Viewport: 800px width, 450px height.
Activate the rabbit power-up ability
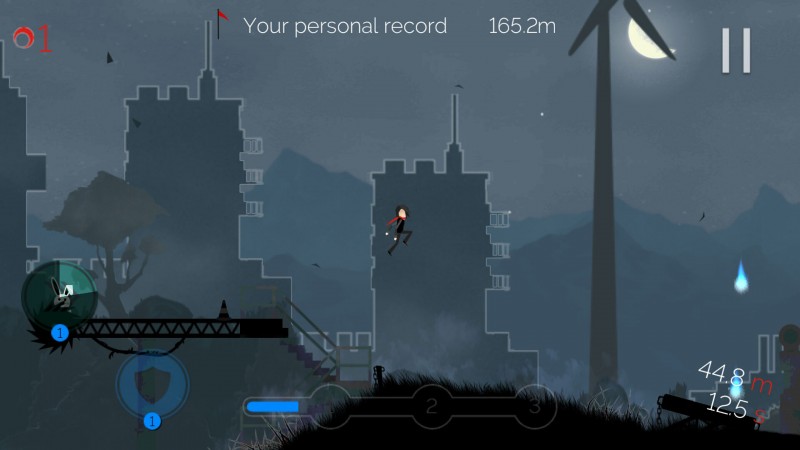coord(59,294)
